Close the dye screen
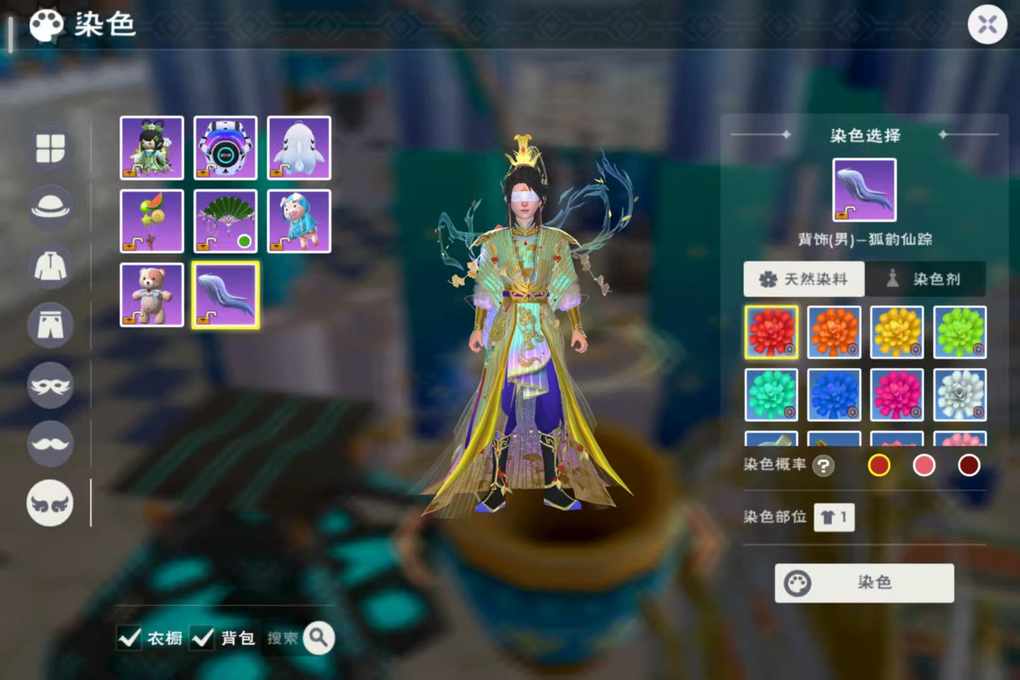This screenshot has width=1020, height=680. pyautogui.click(x=987, y=25)
